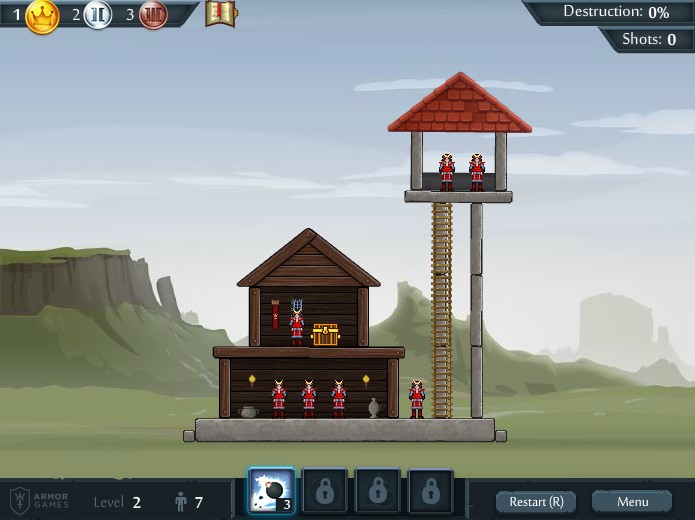
Task: Open the Menu button
Action: tap(632, 501)
